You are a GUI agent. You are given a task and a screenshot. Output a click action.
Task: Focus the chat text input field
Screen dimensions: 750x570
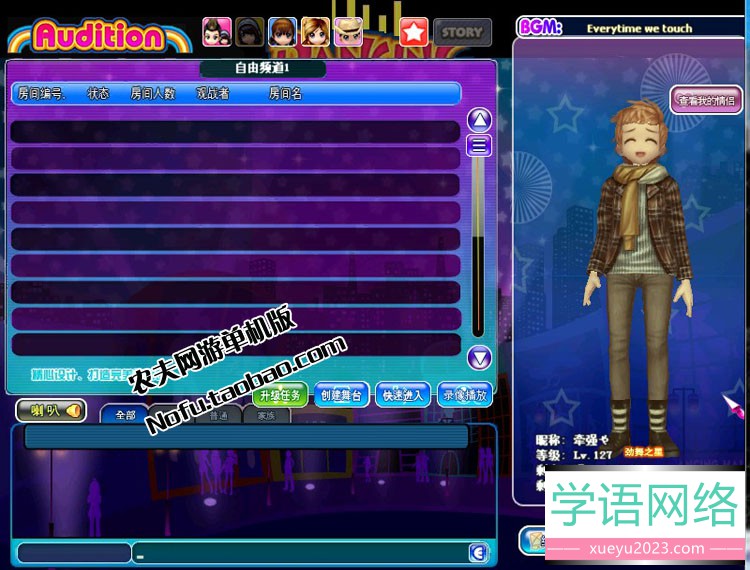click(300, 554)
